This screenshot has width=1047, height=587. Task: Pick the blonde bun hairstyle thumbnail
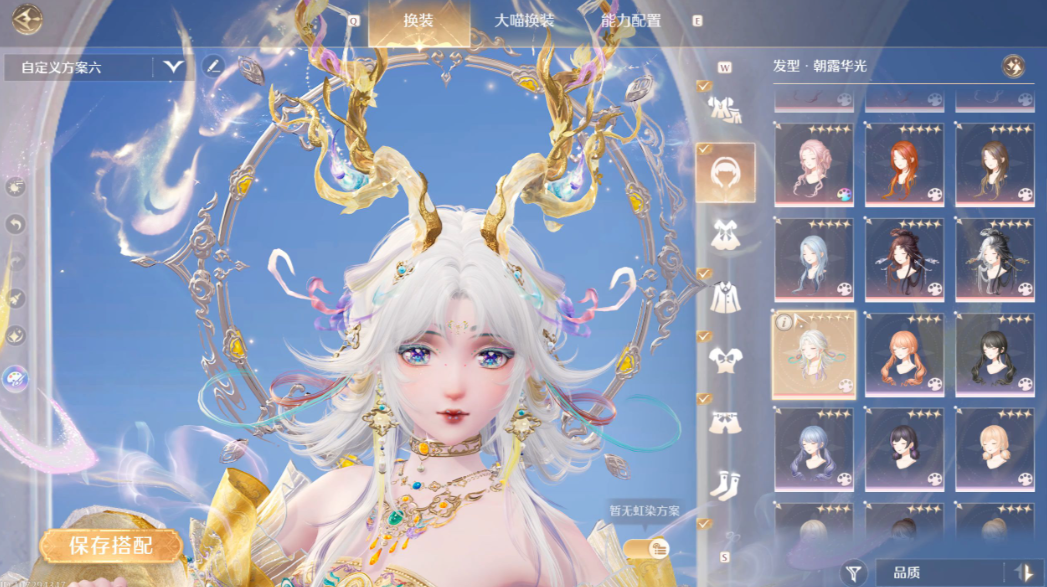coord(995,449)
